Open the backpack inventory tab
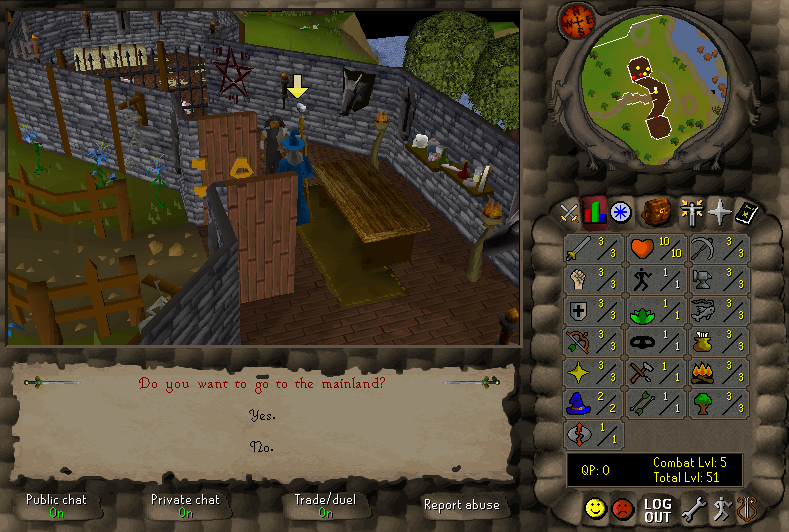This screenshot has width=789, height=532. coord(656,212)
